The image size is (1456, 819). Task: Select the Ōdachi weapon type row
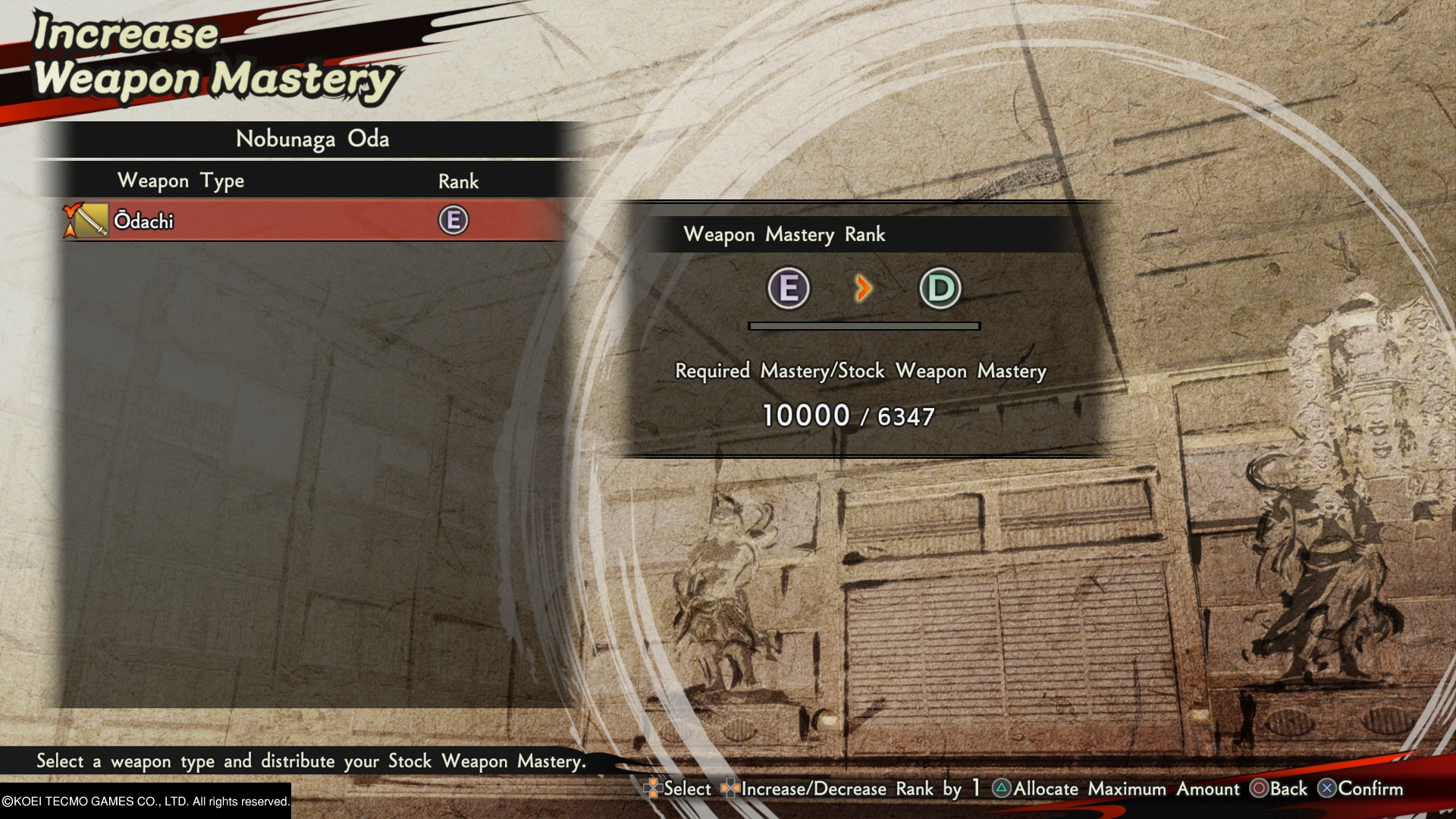[x=303, y=221]
